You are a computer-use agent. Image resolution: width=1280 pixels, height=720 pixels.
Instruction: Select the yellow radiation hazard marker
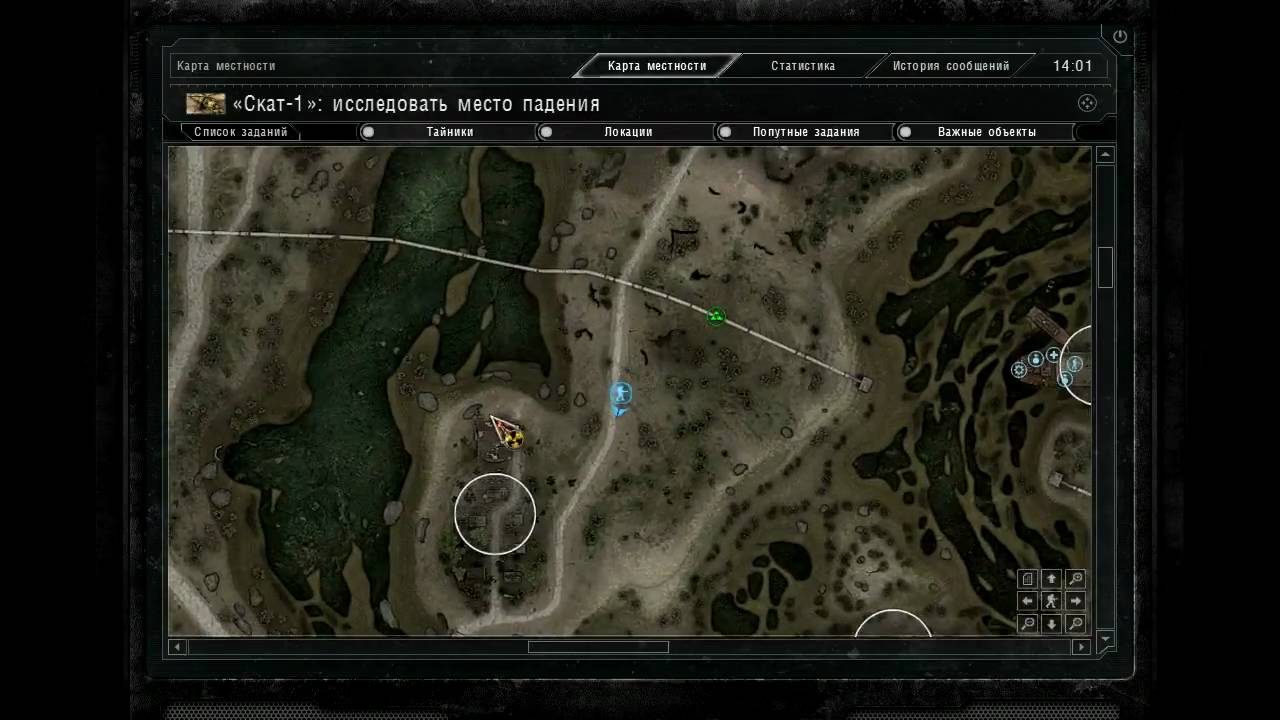pos(514,438)
